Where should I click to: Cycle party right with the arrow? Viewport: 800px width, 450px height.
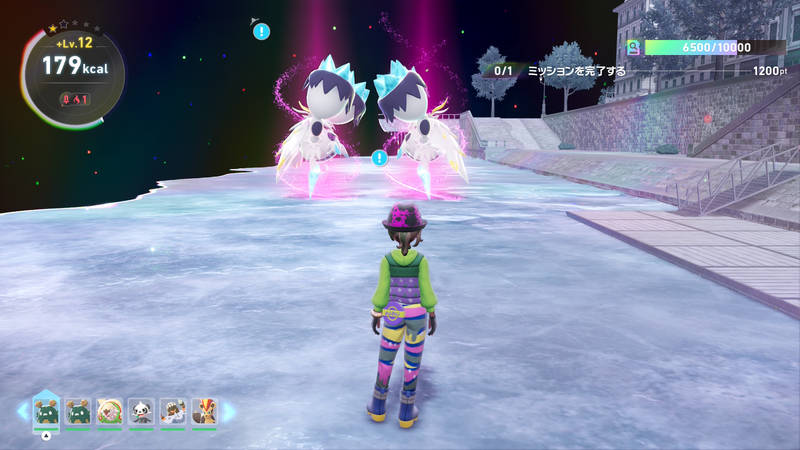click(x=229, y=411)
